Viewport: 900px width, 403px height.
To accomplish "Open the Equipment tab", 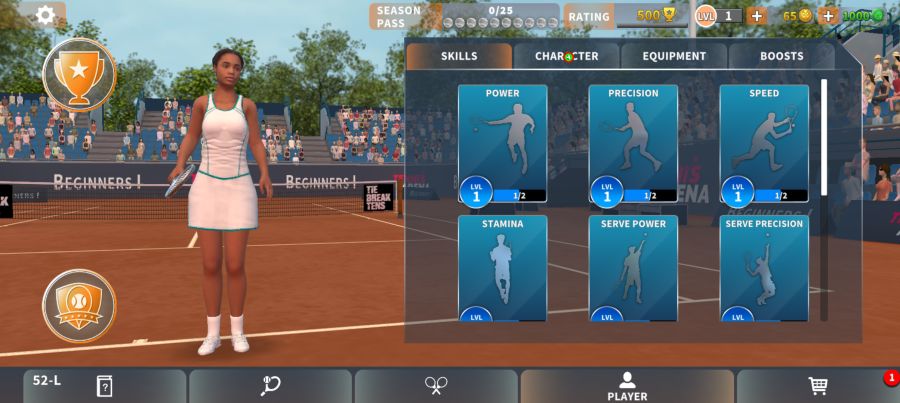I will pos(674,56).
